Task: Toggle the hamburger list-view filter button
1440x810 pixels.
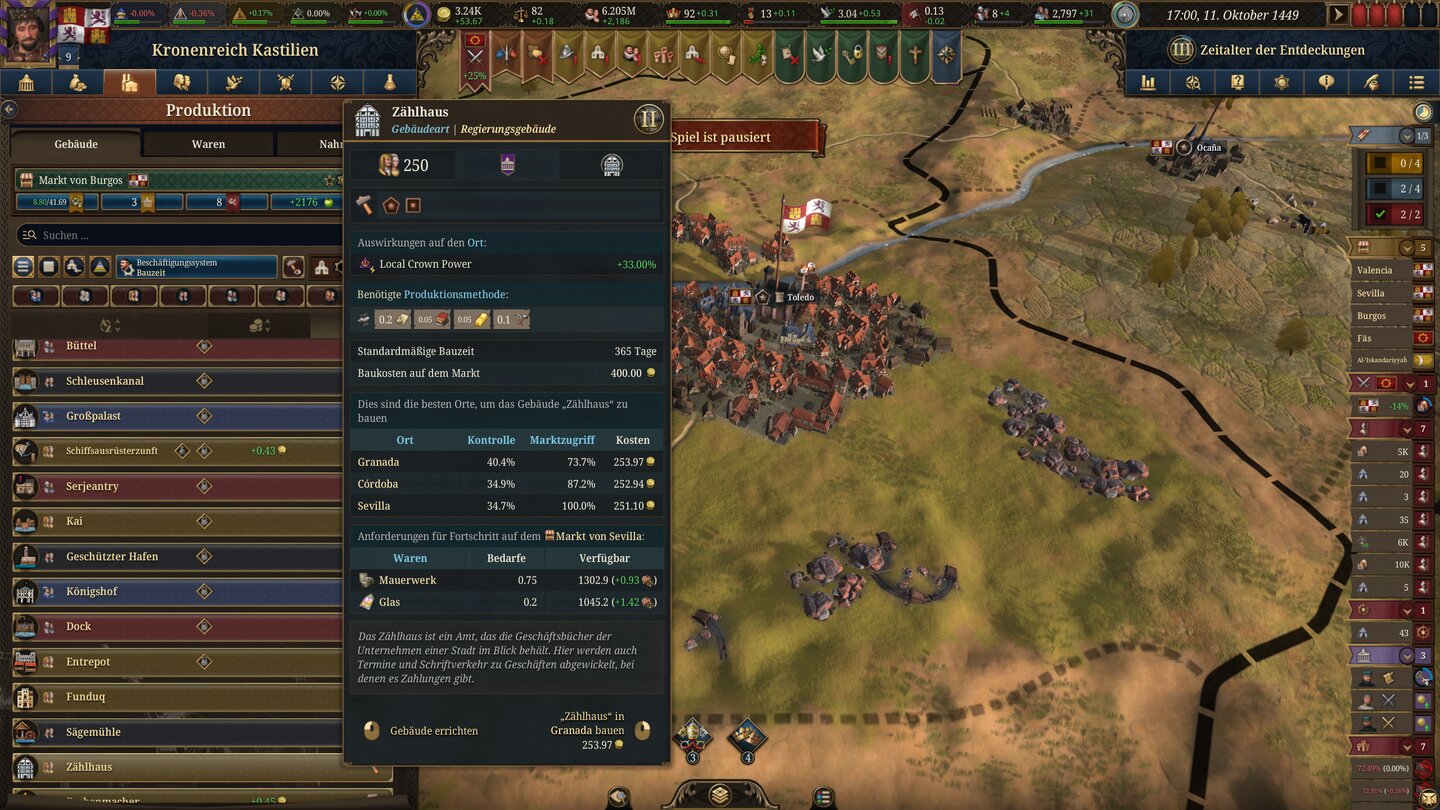Action: pyautogui.click(x=22, y=267)
